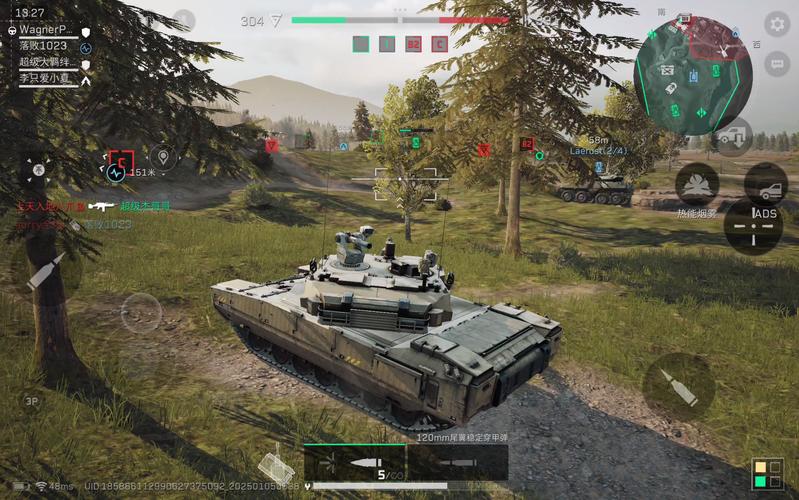Switch camera using the 3P view button
The image size is (799, 500).
(x=32, y=401)
